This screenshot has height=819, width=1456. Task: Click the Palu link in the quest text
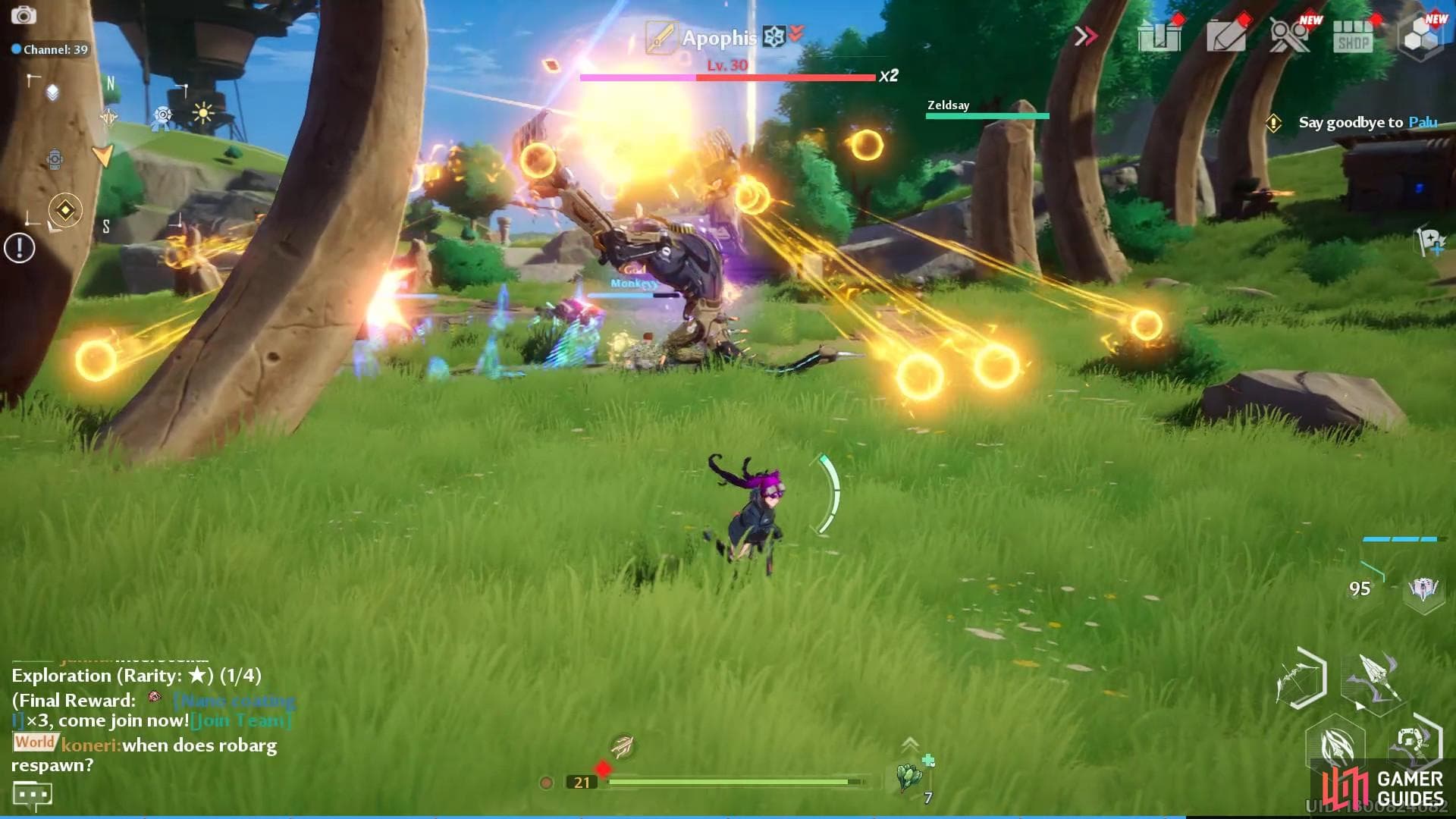coord(1423,122)
